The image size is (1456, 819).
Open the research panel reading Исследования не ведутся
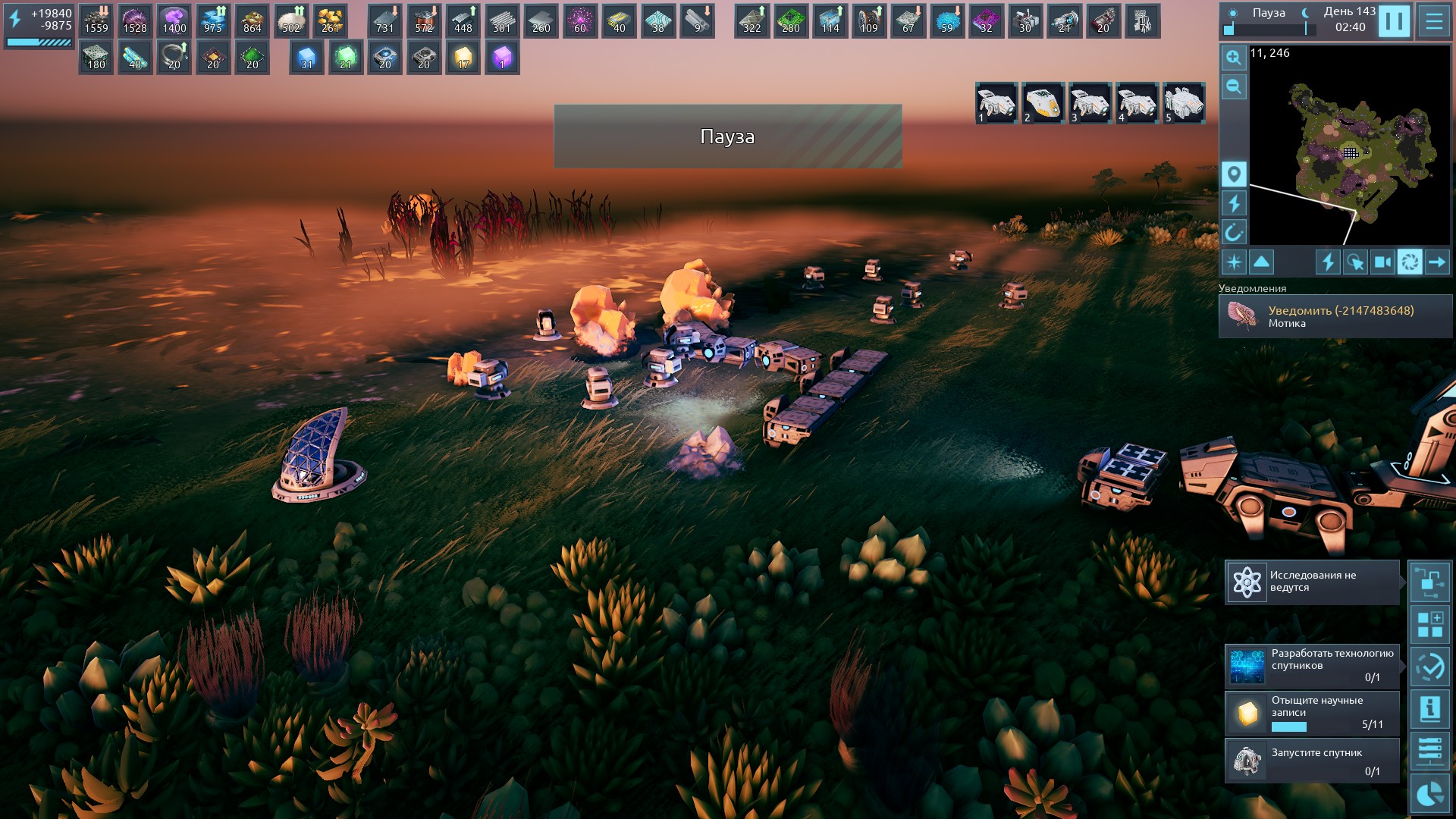coord(1312,582)
